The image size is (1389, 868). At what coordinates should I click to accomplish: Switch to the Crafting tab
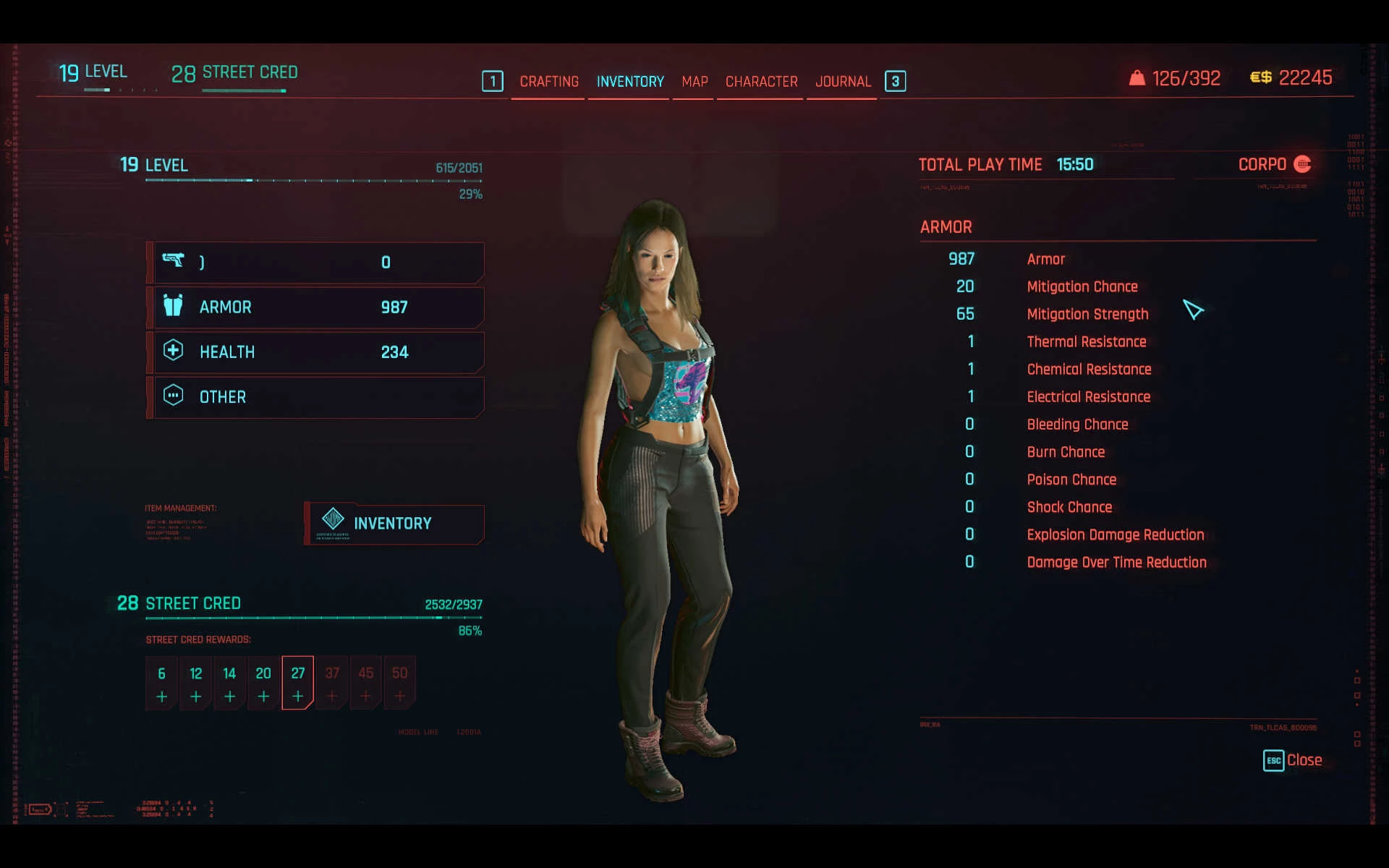point(548,82)
